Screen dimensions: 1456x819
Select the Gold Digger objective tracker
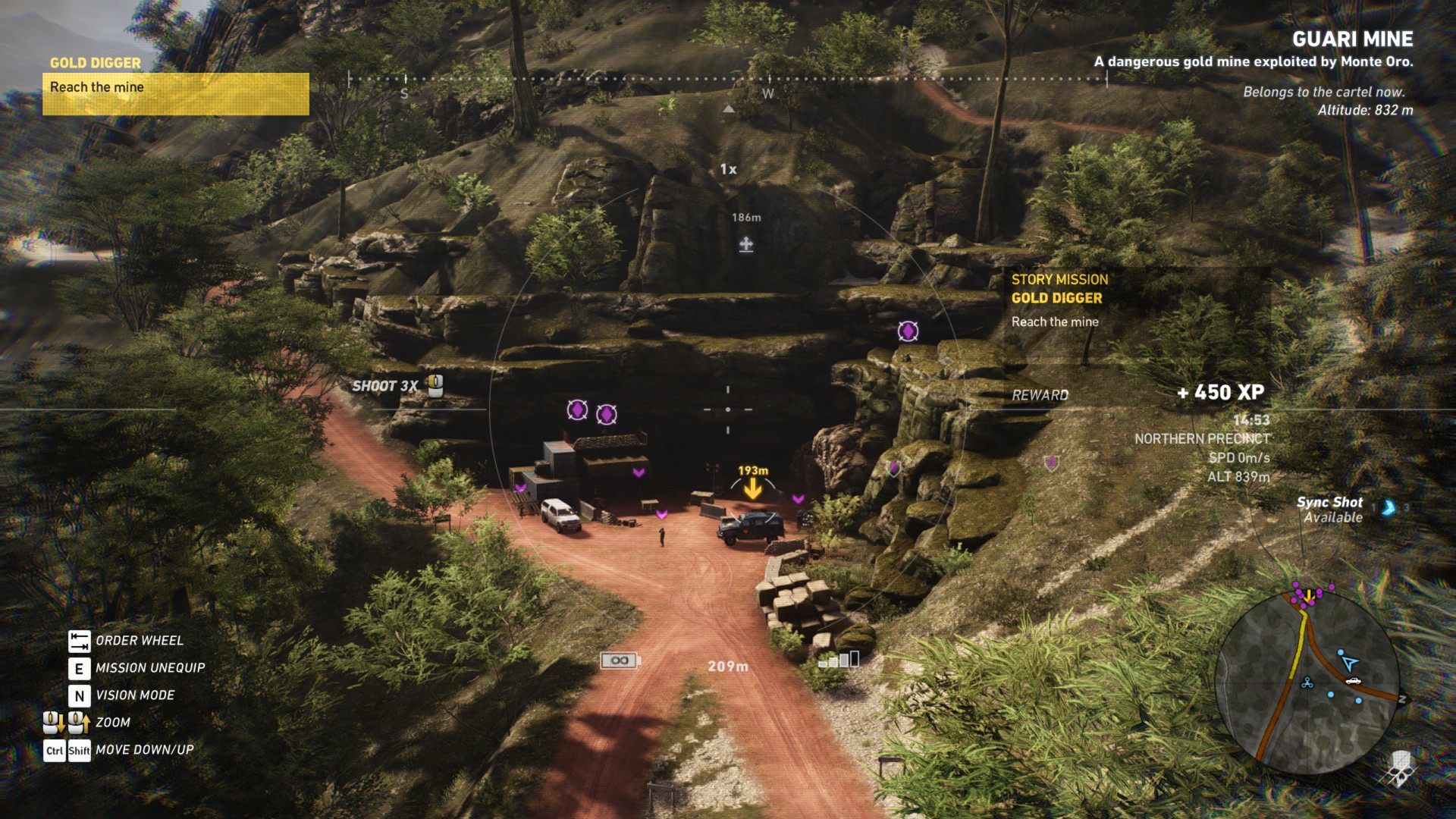(x=175, y=86)
